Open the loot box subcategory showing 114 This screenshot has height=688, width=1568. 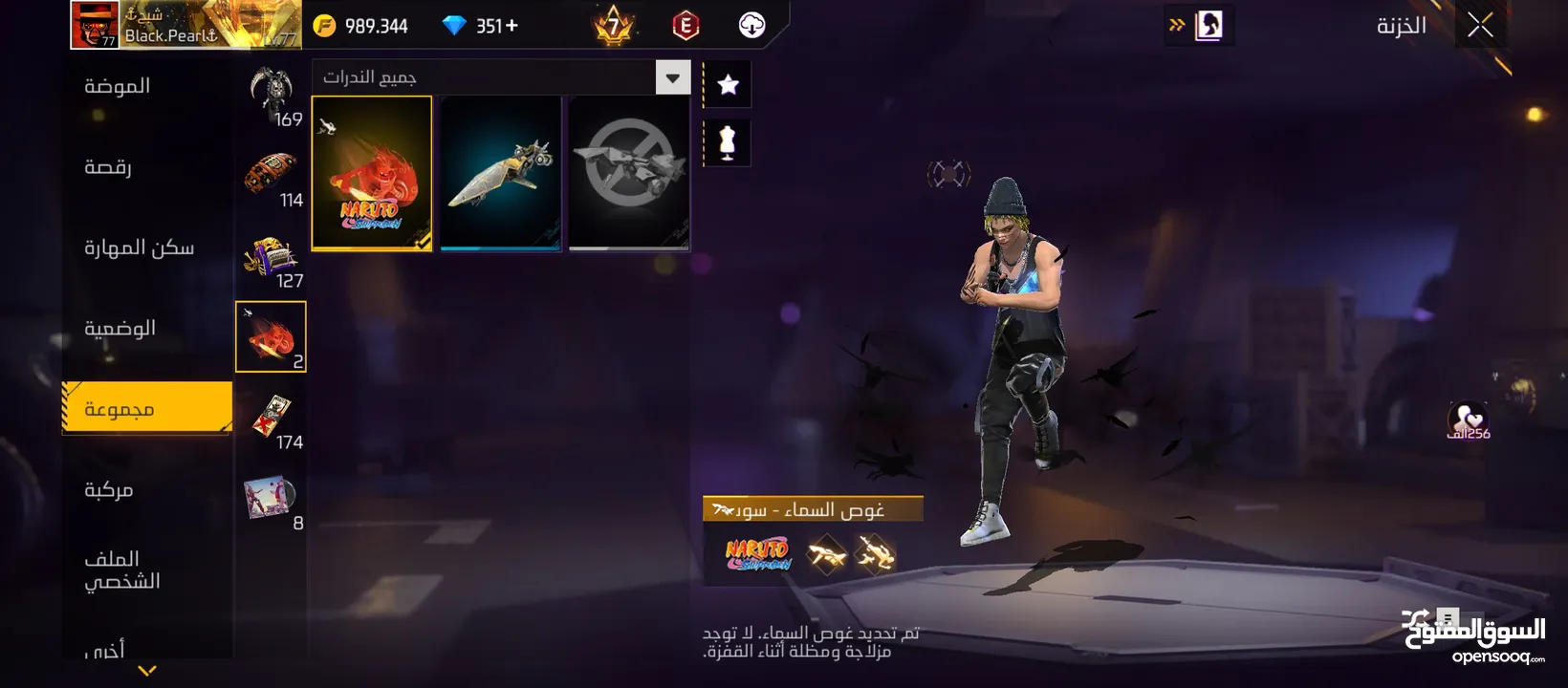(x=272, y=178)
